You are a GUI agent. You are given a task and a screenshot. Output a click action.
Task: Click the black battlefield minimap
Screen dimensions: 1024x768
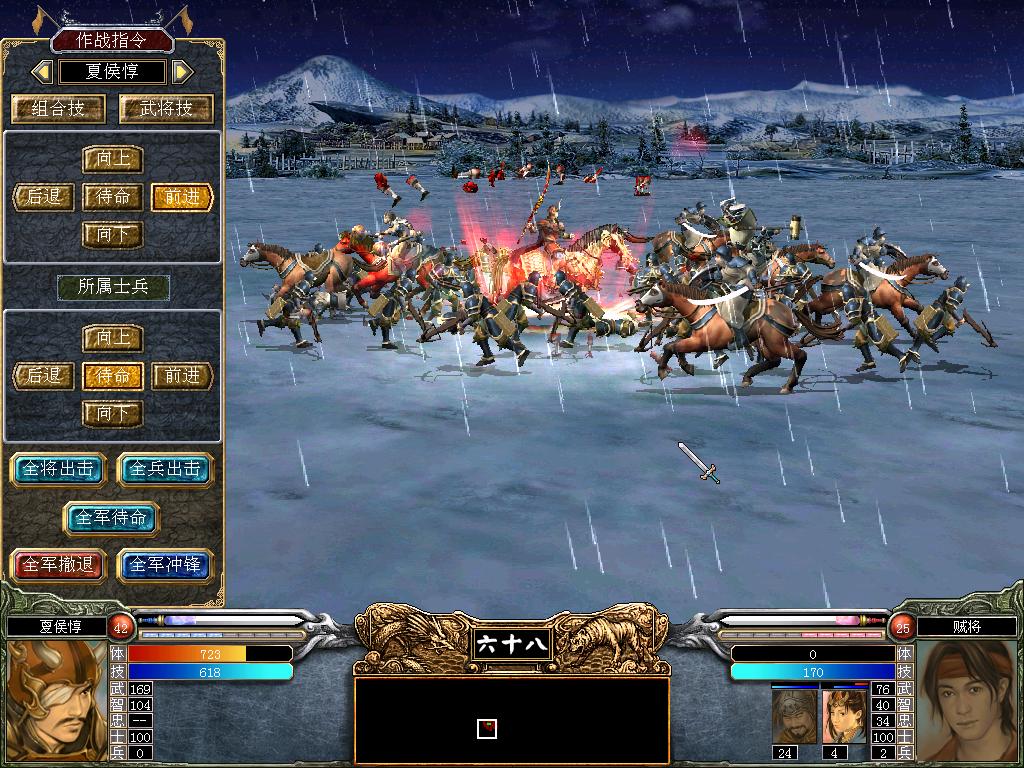[511, 721]
